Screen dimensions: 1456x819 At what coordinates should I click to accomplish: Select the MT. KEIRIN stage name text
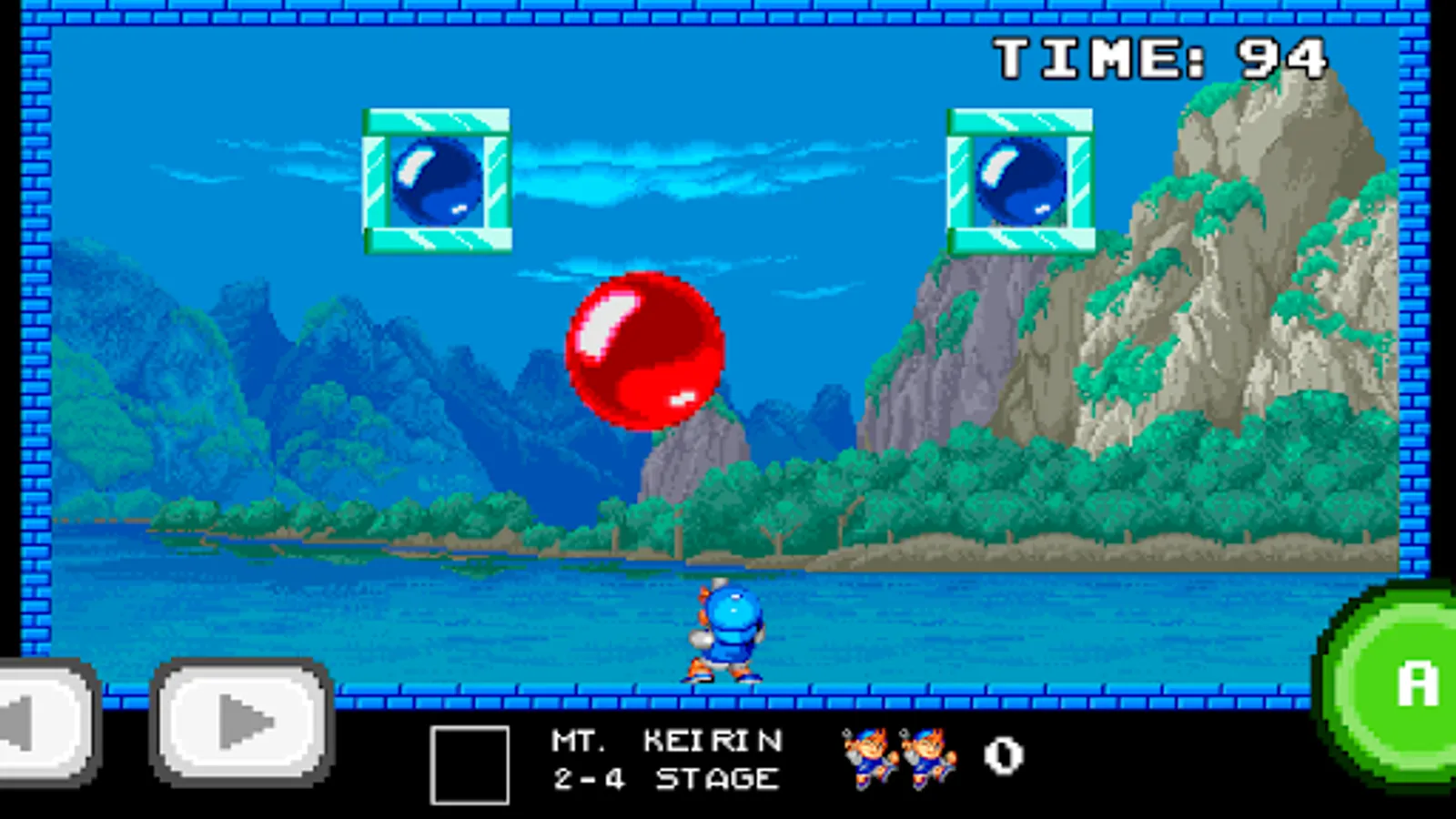click(669, 739)
